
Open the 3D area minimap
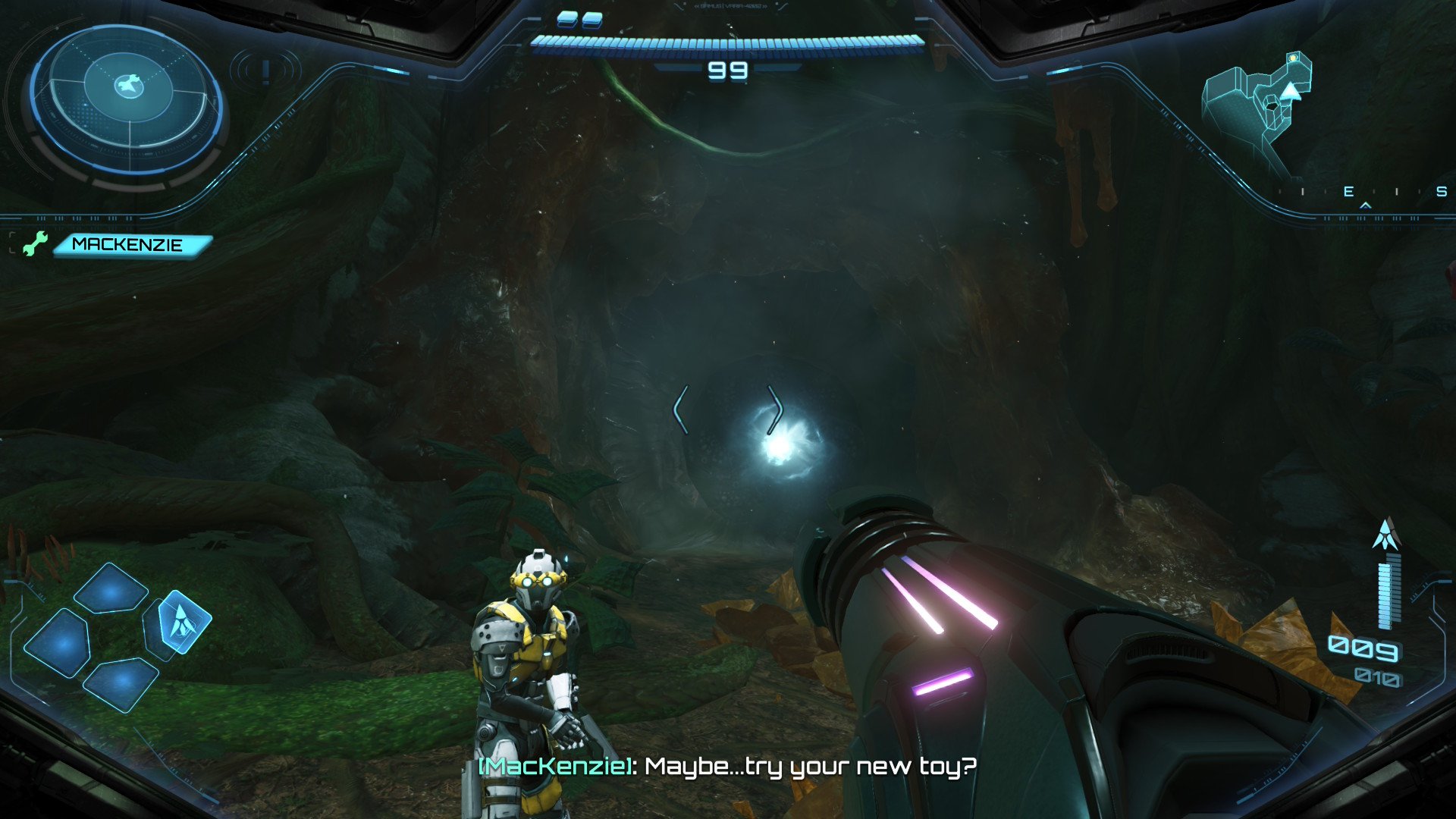[x=1259, y=110]
